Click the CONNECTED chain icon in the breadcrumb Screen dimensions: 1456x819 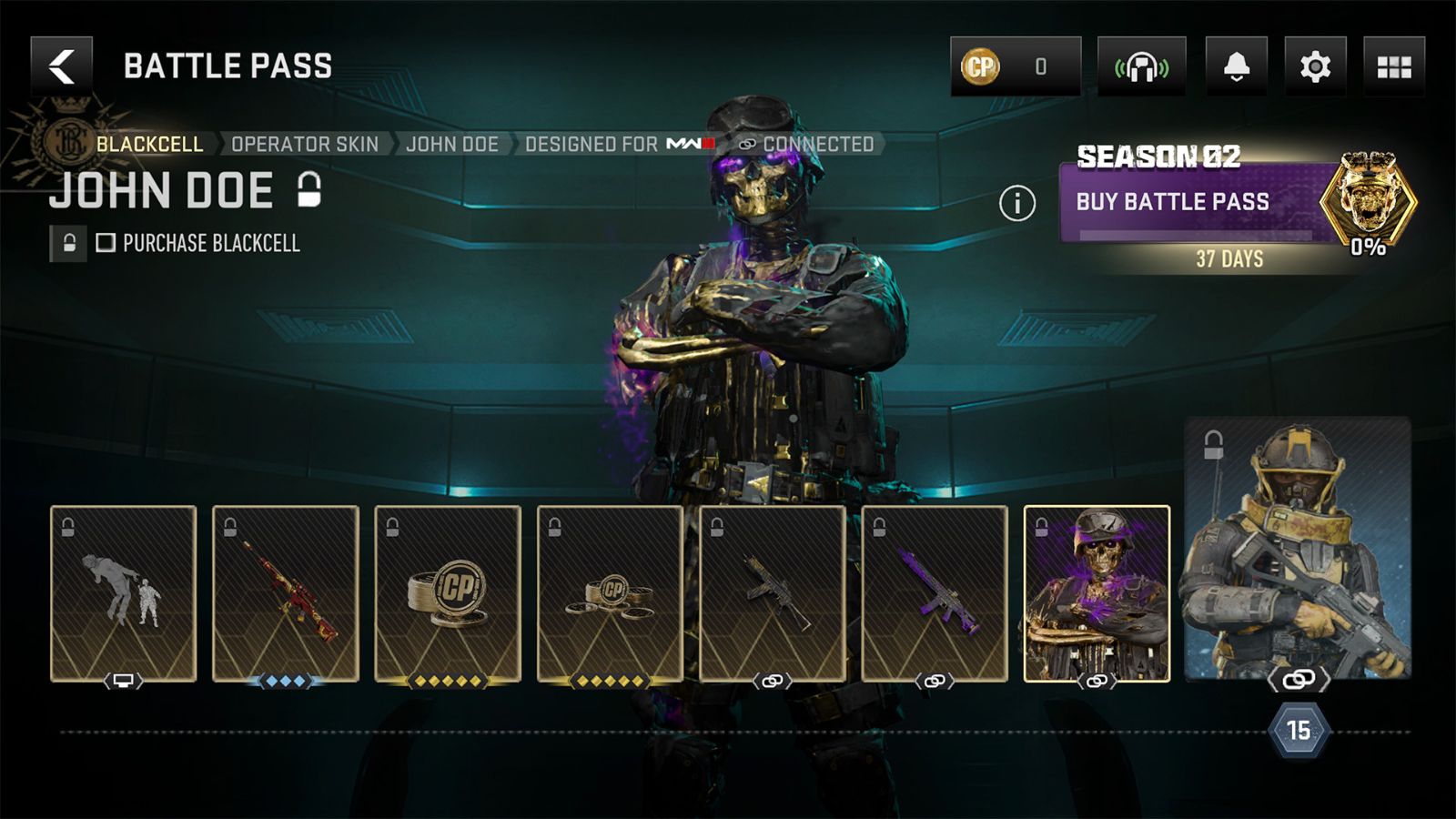tap(746, 143)
